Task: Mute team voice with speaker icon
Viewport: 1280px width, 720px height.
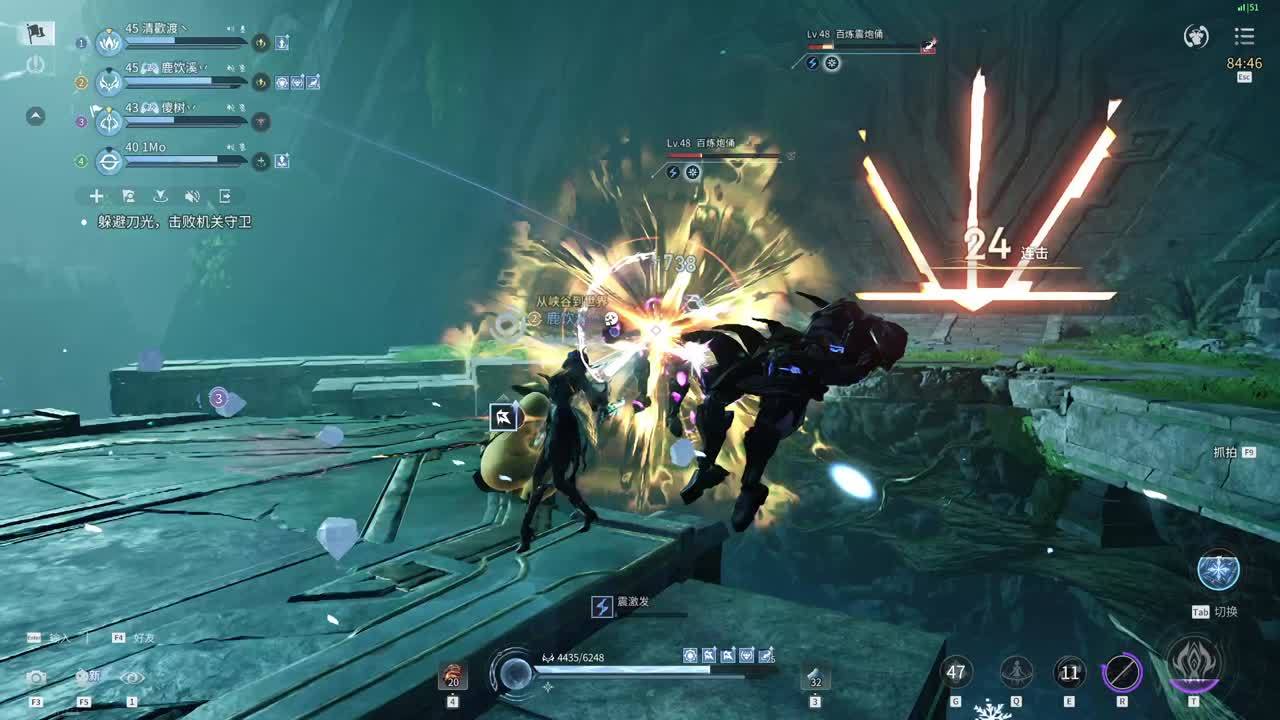Action: (x=192, y=196)
